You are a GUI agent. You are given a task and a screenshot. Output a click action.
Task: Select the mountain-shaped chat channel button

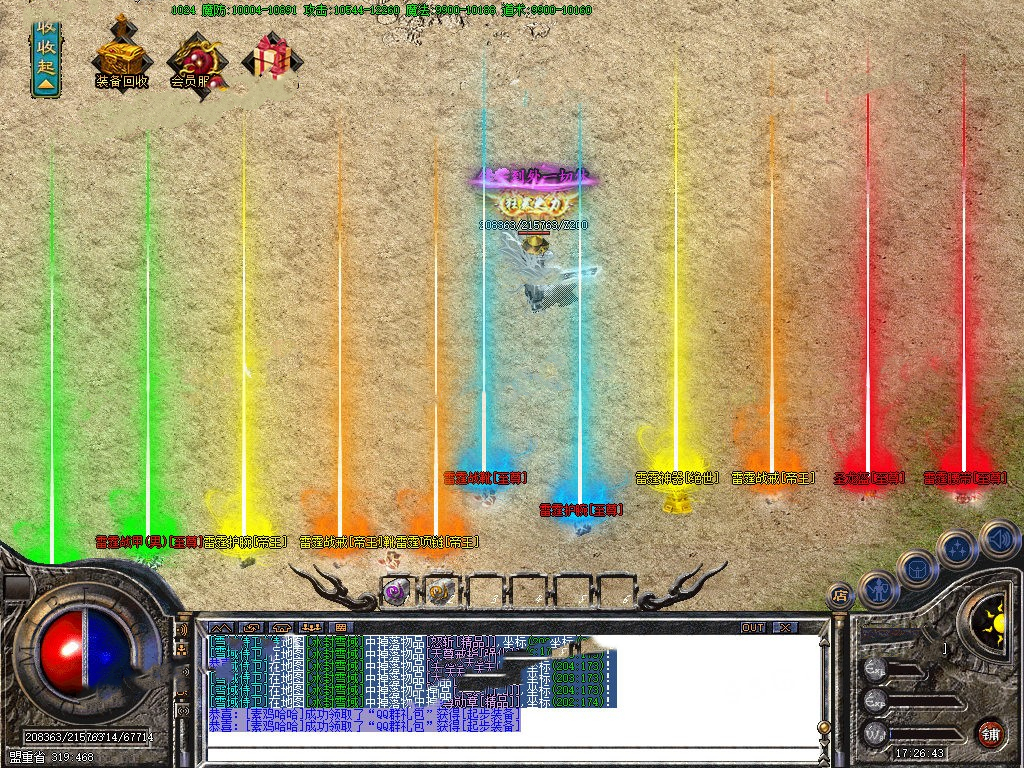click(x=220, y=627)
